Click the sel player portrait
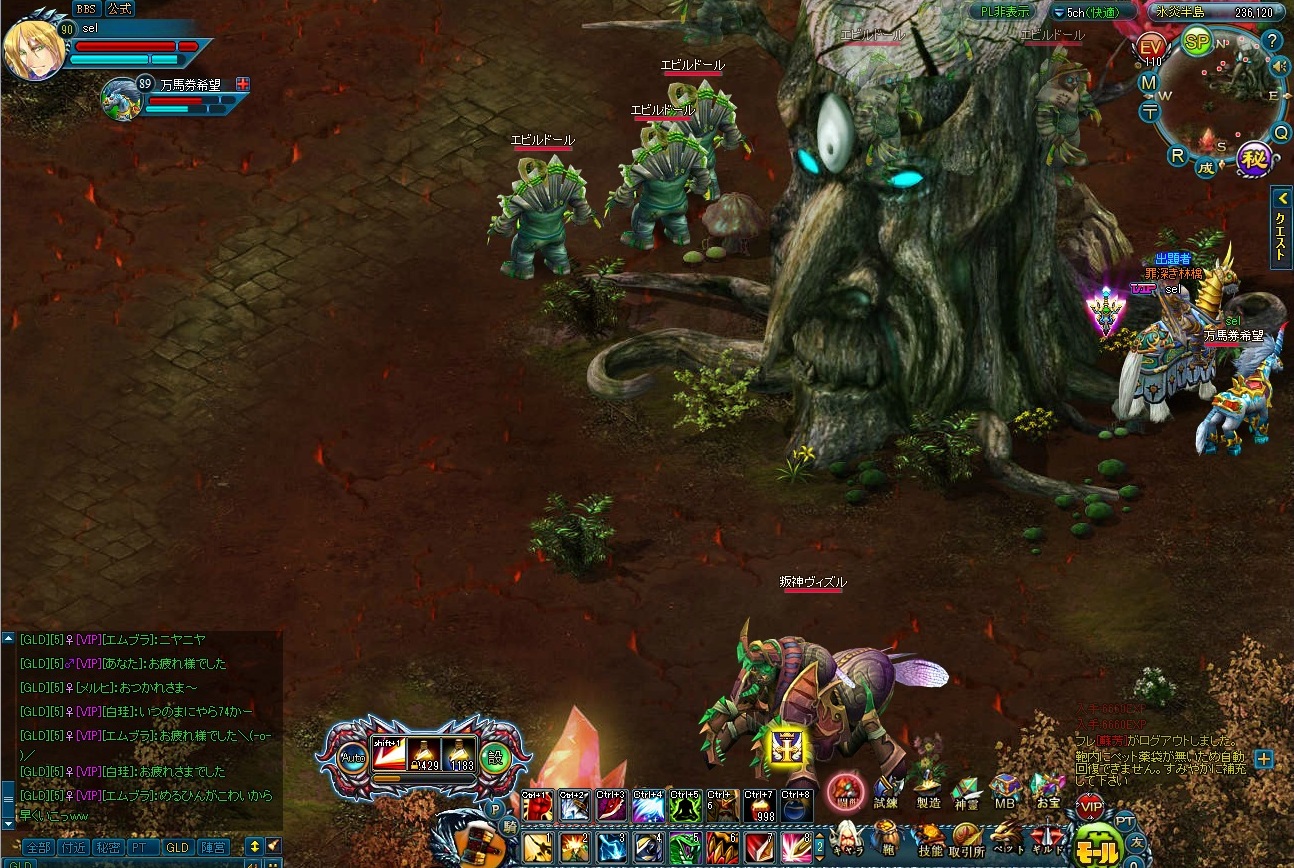The height and width of the screenshot is (868, 1294). click(34, 48)
